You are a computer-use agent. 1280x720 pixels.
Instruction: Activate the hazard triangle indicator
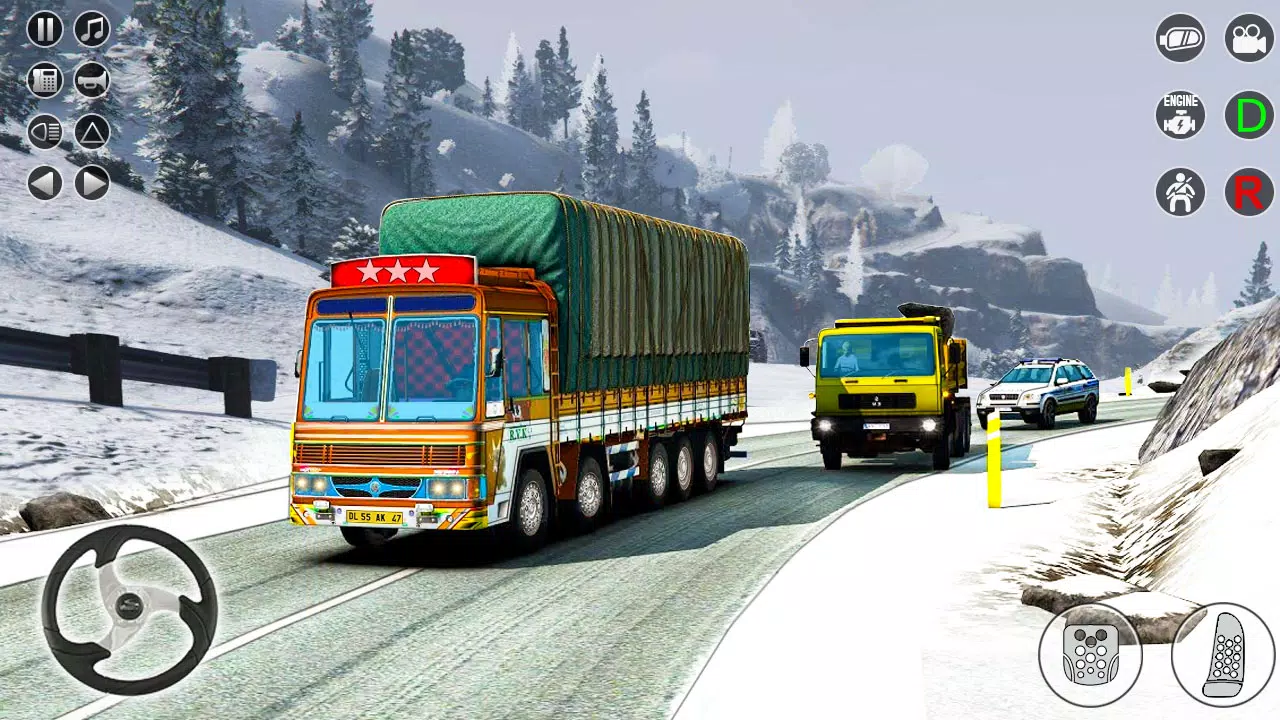[x=91, y=131]
